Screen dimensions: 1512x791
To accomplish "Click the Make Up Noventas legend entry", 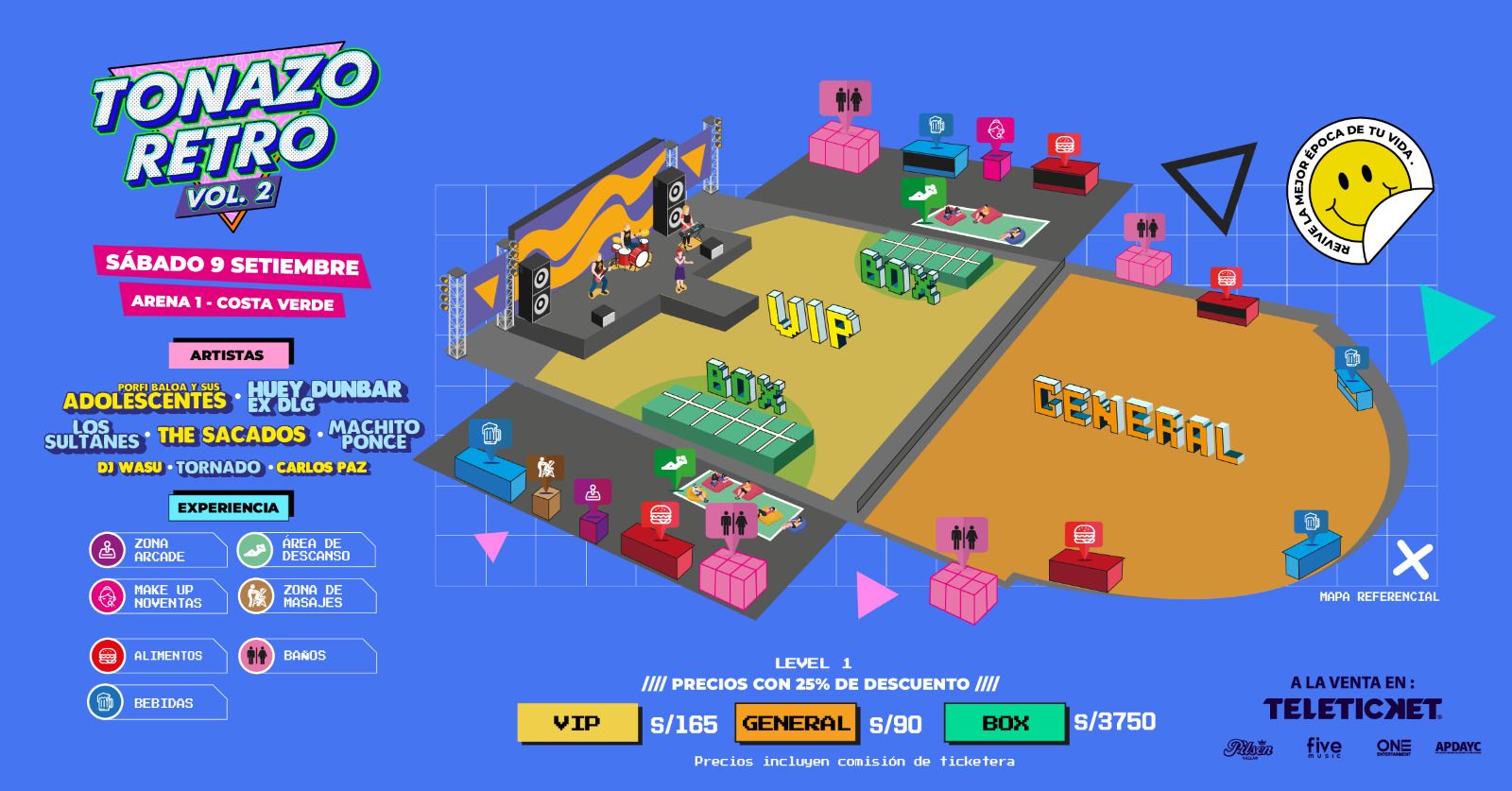I will click(158, 596).
